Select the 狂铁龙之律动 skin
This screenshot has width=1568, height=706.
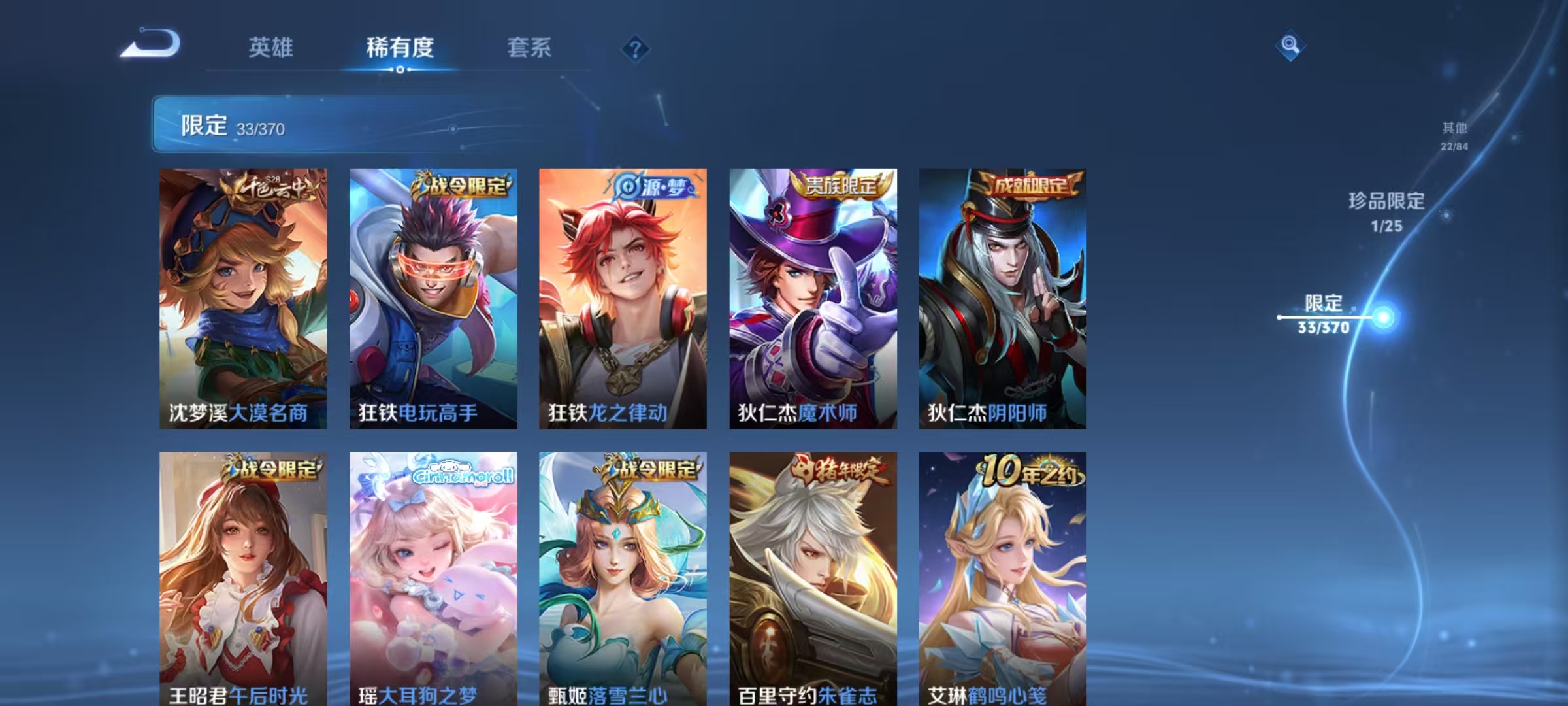point(621,294)
